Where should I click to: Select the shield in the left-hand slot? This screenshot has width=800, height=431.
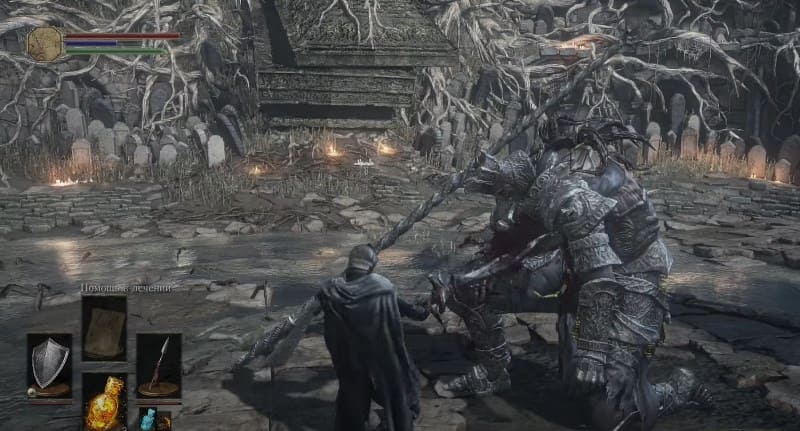pyautogui.click(x=49, y=364)
